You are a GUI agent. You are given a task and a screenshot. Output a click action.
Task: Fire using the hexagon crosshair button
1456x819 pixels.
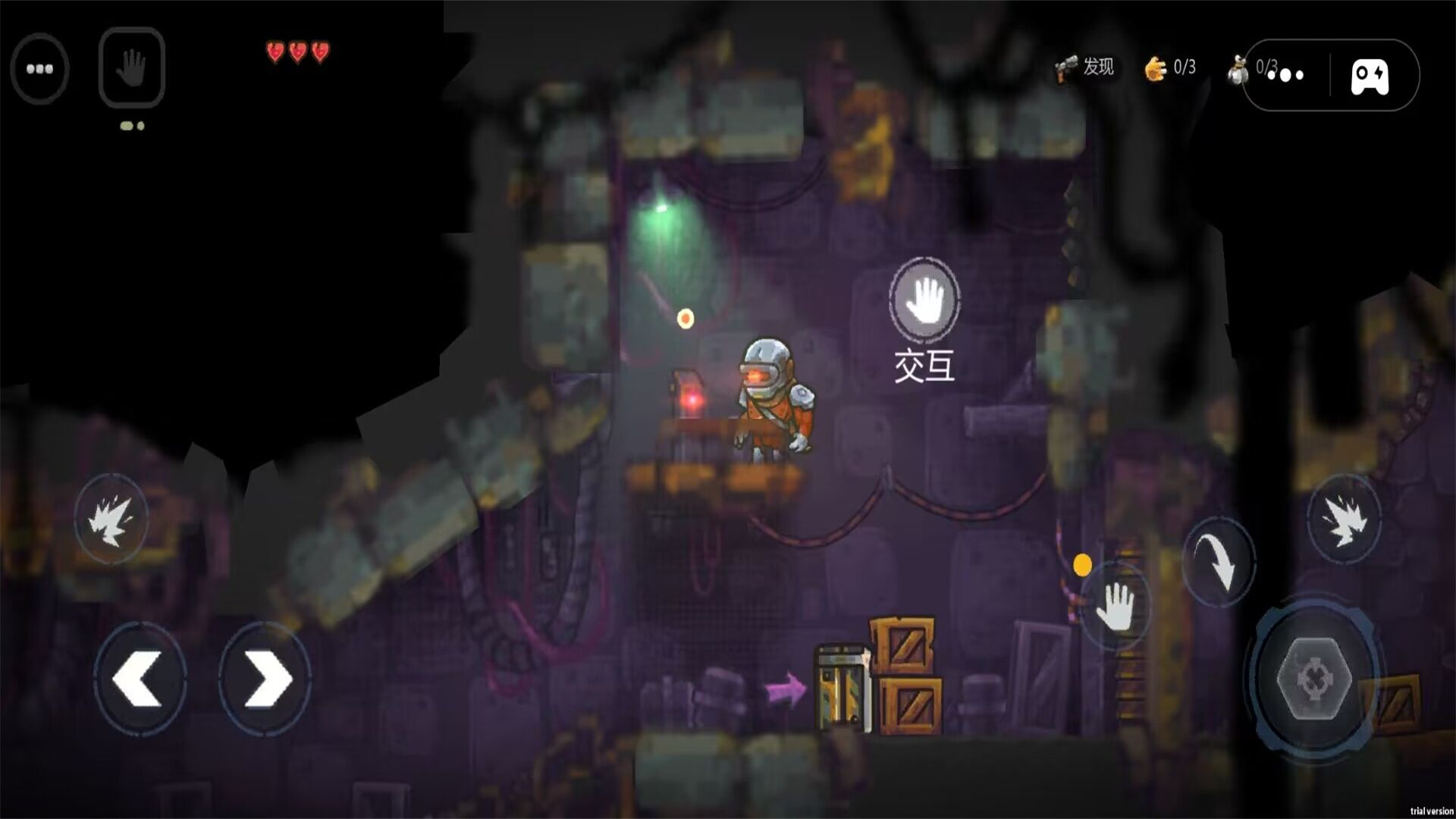tap(1314, 677)
